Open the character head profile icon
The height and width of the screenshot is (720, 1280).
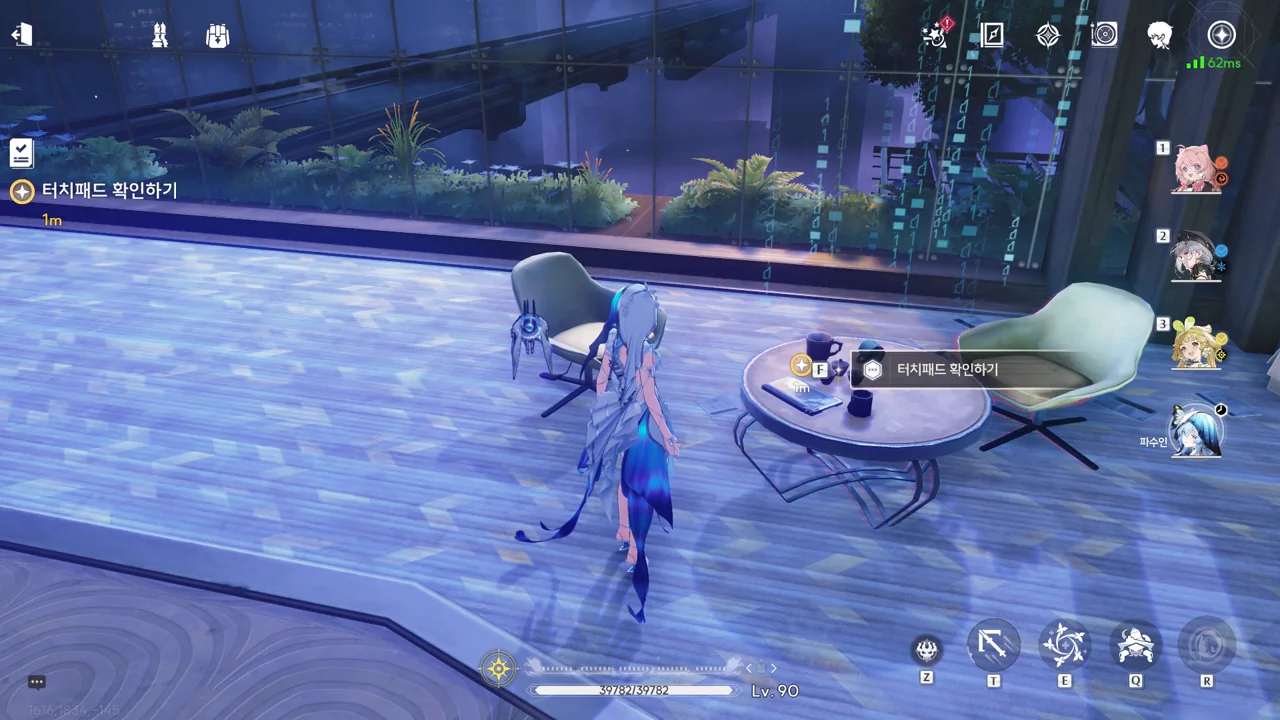(x=1160, y=35)
